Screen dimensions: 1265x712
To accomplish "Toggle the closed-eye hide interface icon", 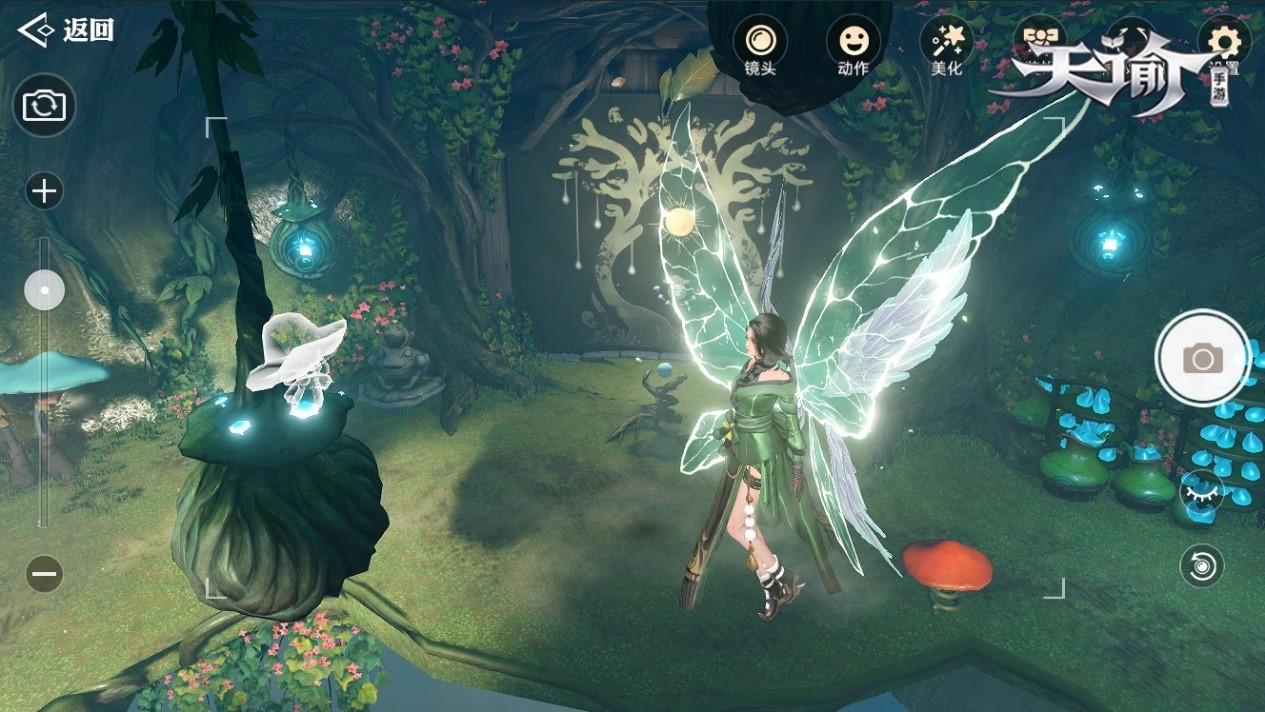I will tap(1200, 489).
